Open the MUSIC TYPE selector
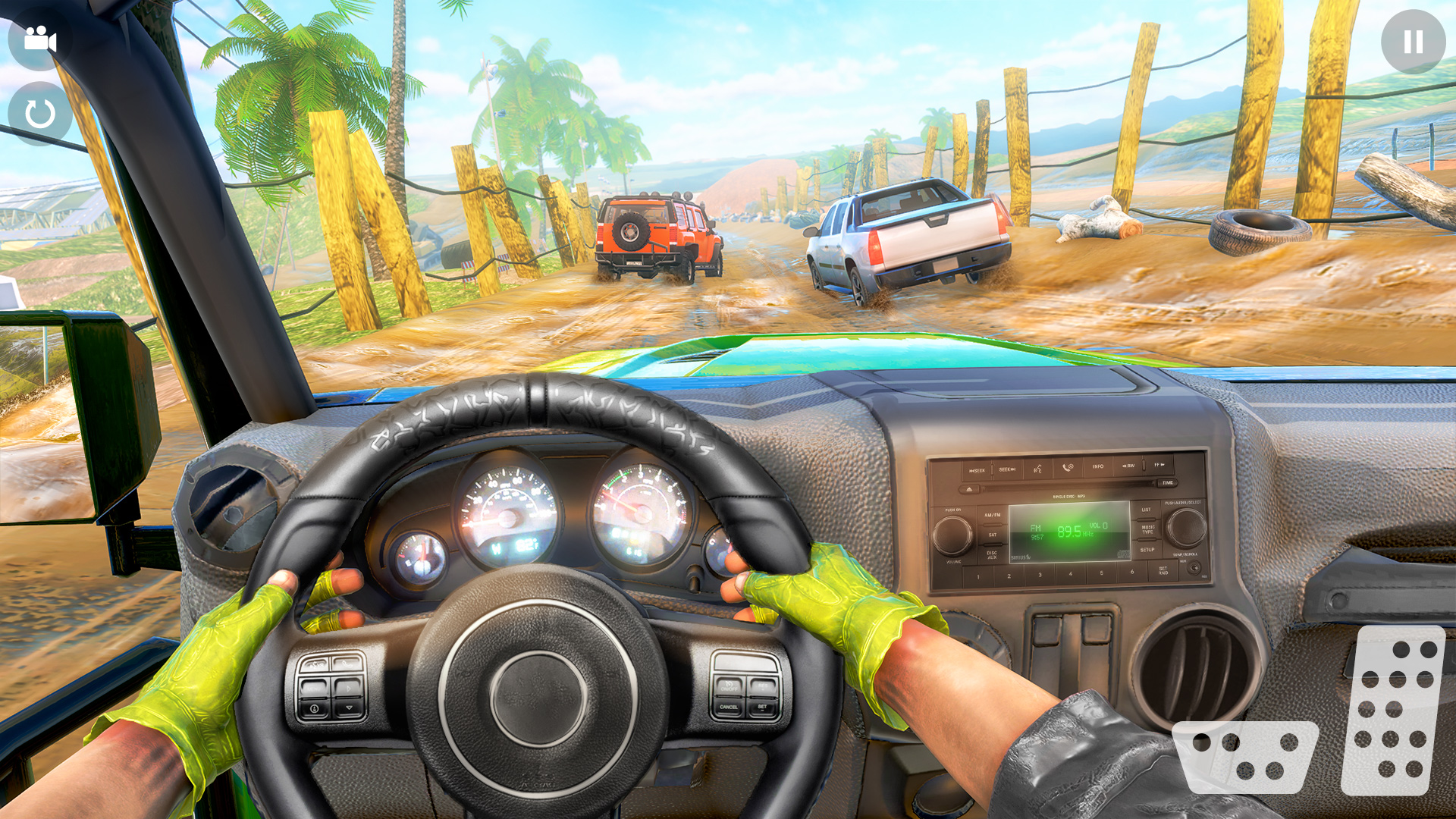 pyautogui.click(x=1147, y=529)
